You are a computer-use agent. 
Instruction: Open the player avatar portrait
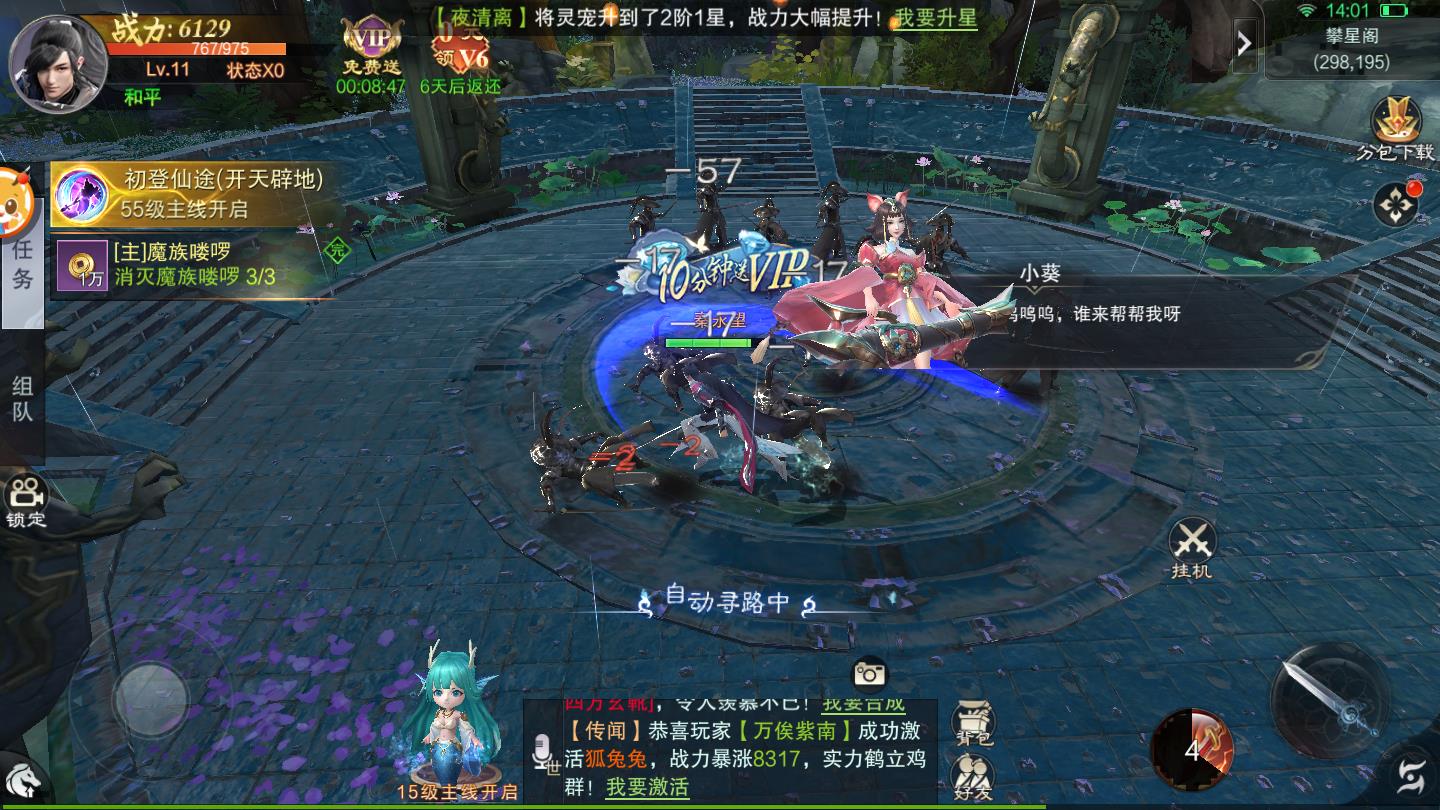pos(57,63)
